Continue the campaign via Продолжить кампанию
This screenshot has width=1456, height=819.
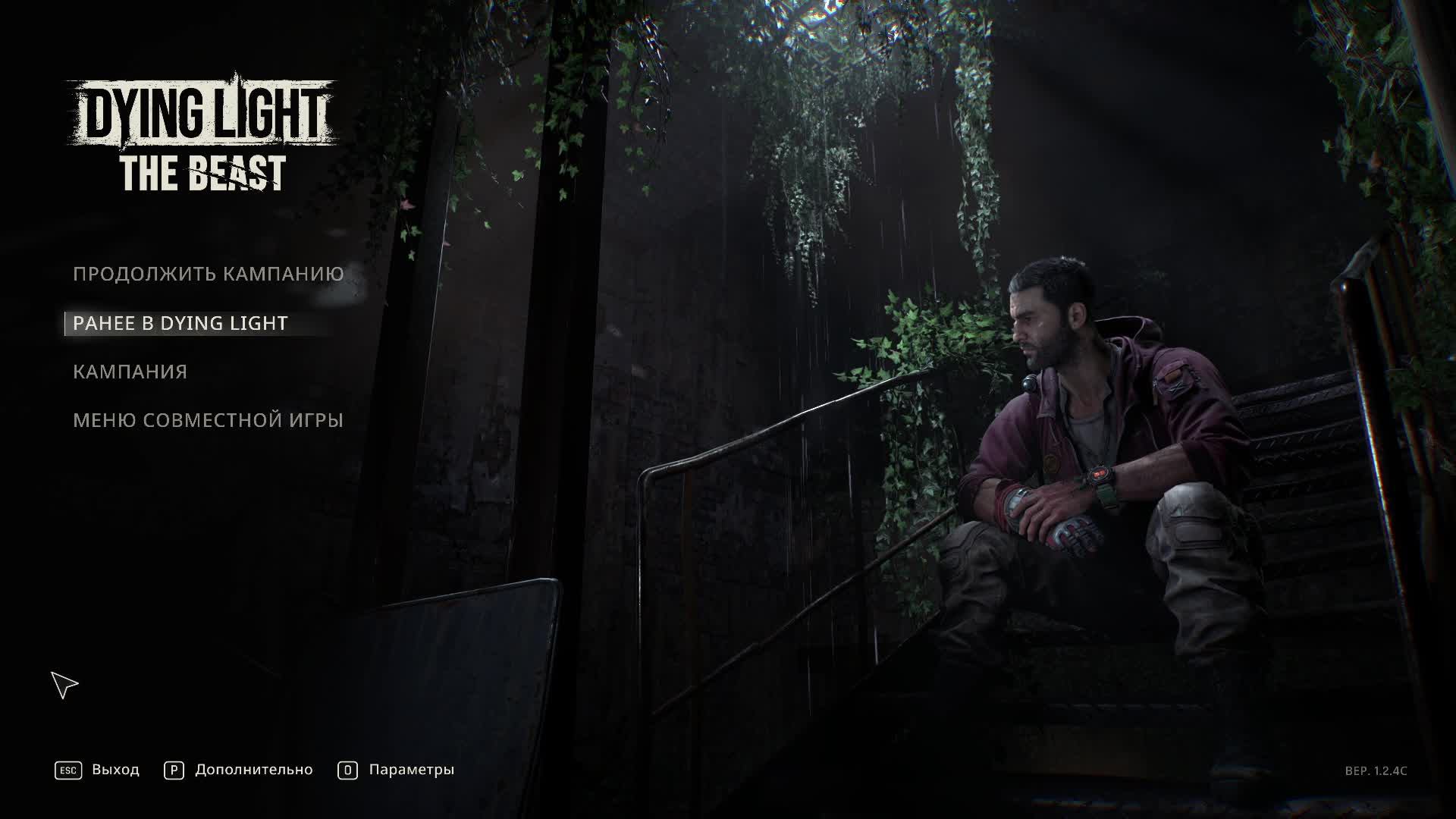click(x=208, y=274)
